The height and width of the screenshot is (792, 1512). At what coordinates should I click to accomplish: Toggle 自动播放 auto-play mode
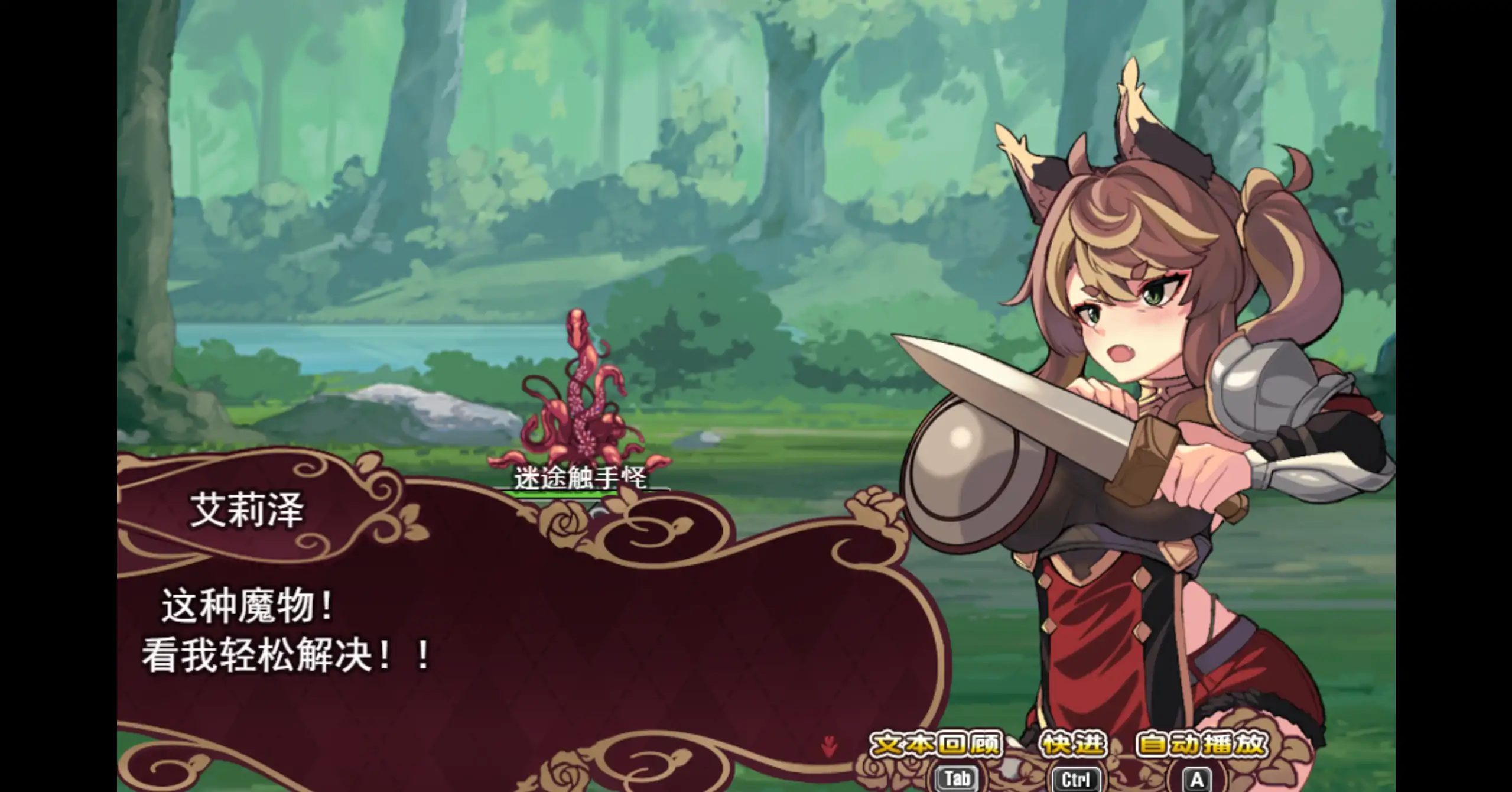[1202, 745]
